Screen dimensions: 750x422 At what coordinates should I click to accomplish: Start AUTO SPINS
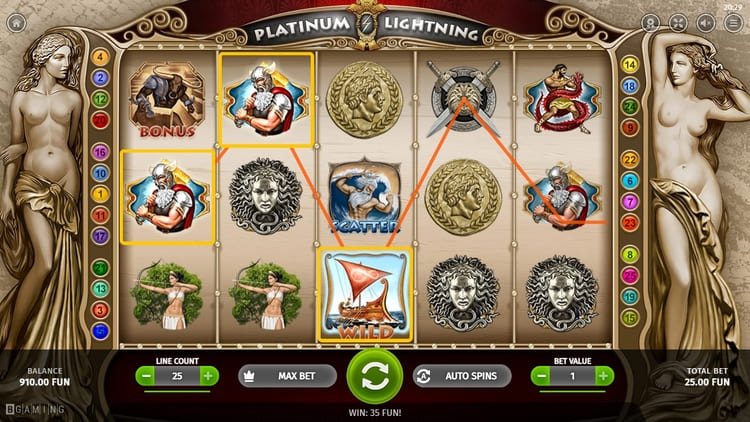[x=461, y=376]
